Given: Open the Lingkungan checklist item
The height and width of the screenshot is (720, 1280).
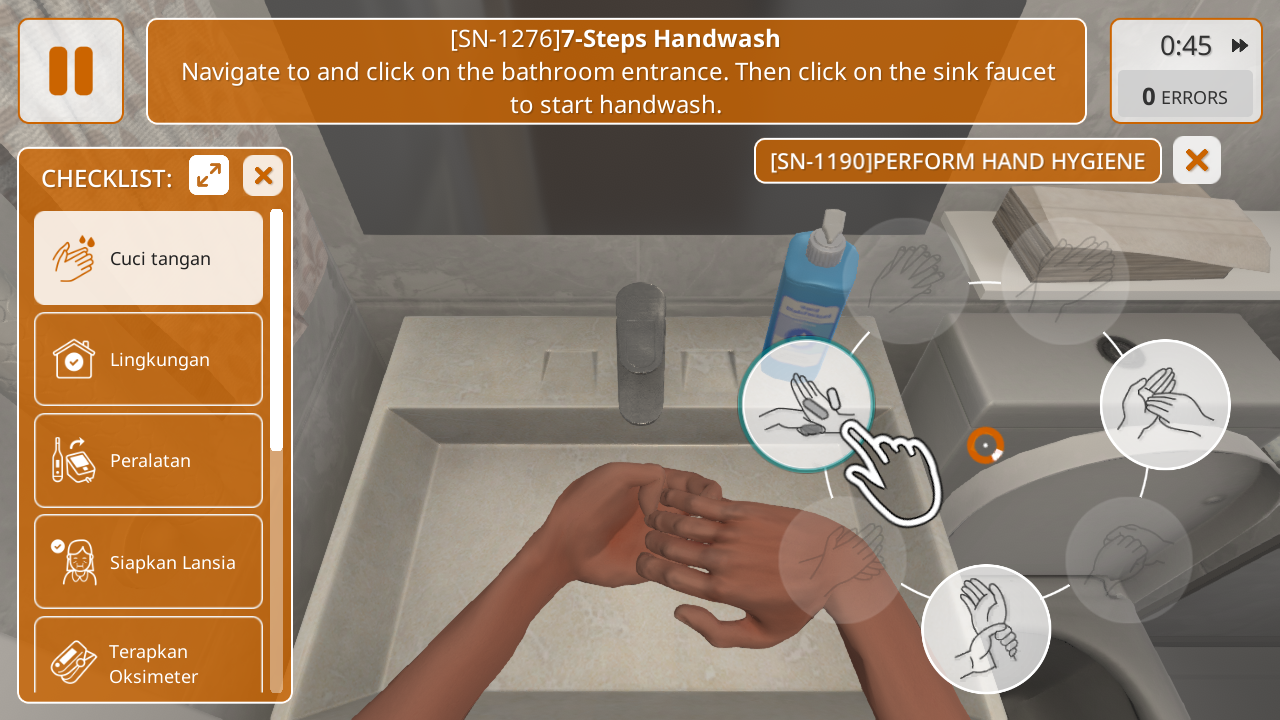Looking at the screenshot, I should (149, 359).
